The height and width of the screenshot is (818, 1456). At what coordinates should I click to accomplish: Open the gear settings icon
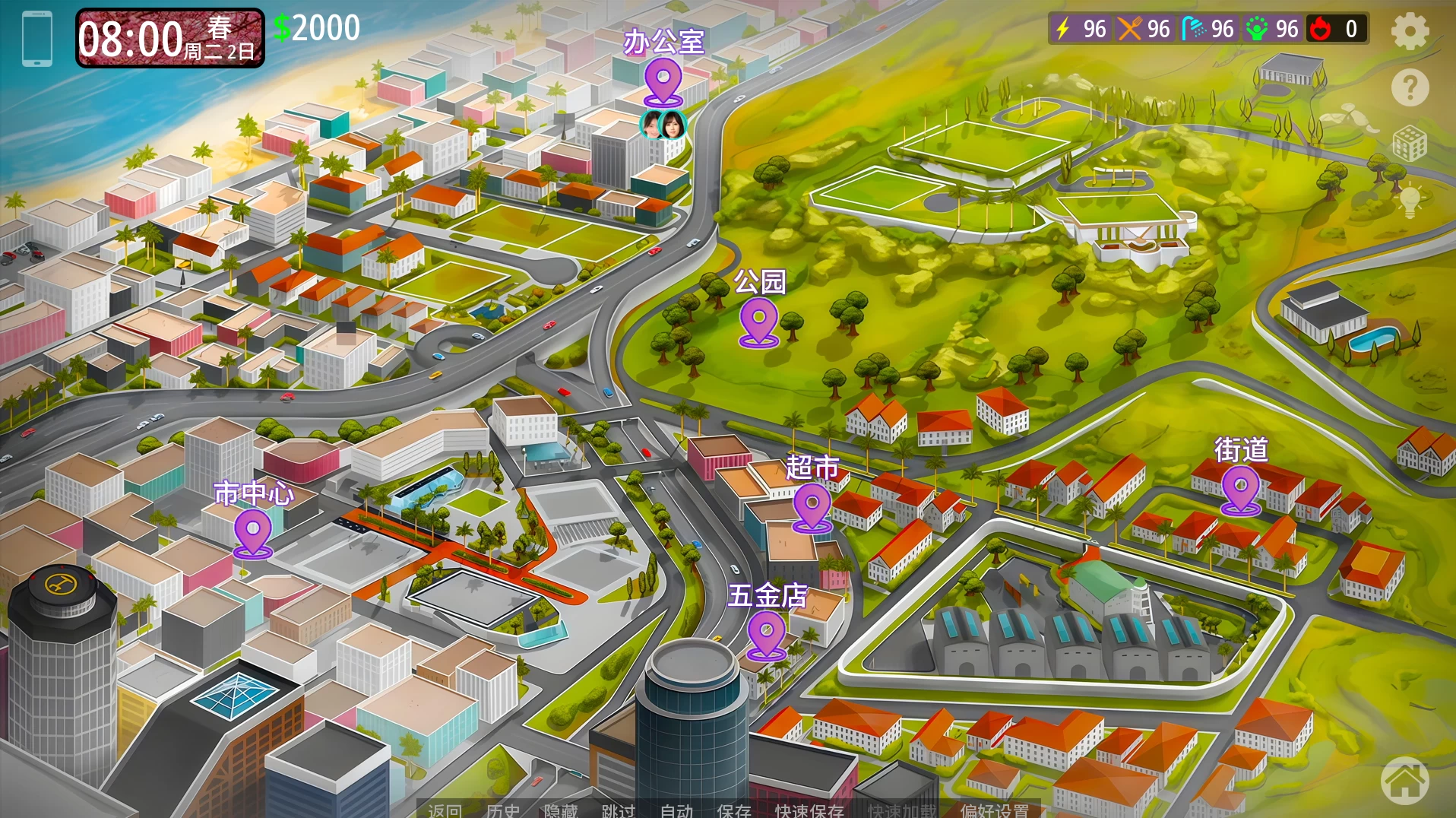pyautogui.click(x=1410, y=32)
